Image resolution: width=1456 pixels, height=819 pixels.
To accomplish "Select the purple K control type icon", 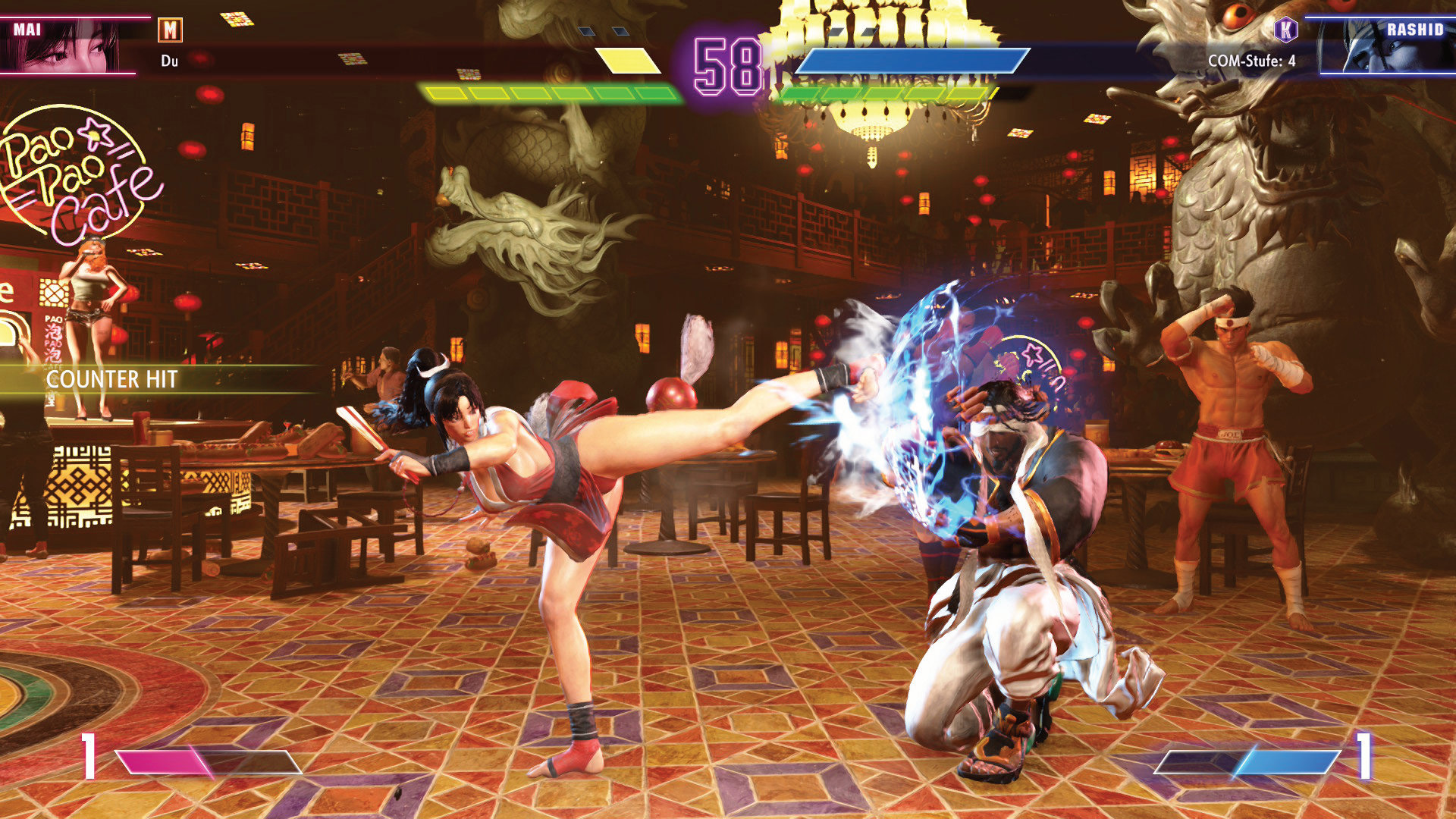I will [1286, 30].
